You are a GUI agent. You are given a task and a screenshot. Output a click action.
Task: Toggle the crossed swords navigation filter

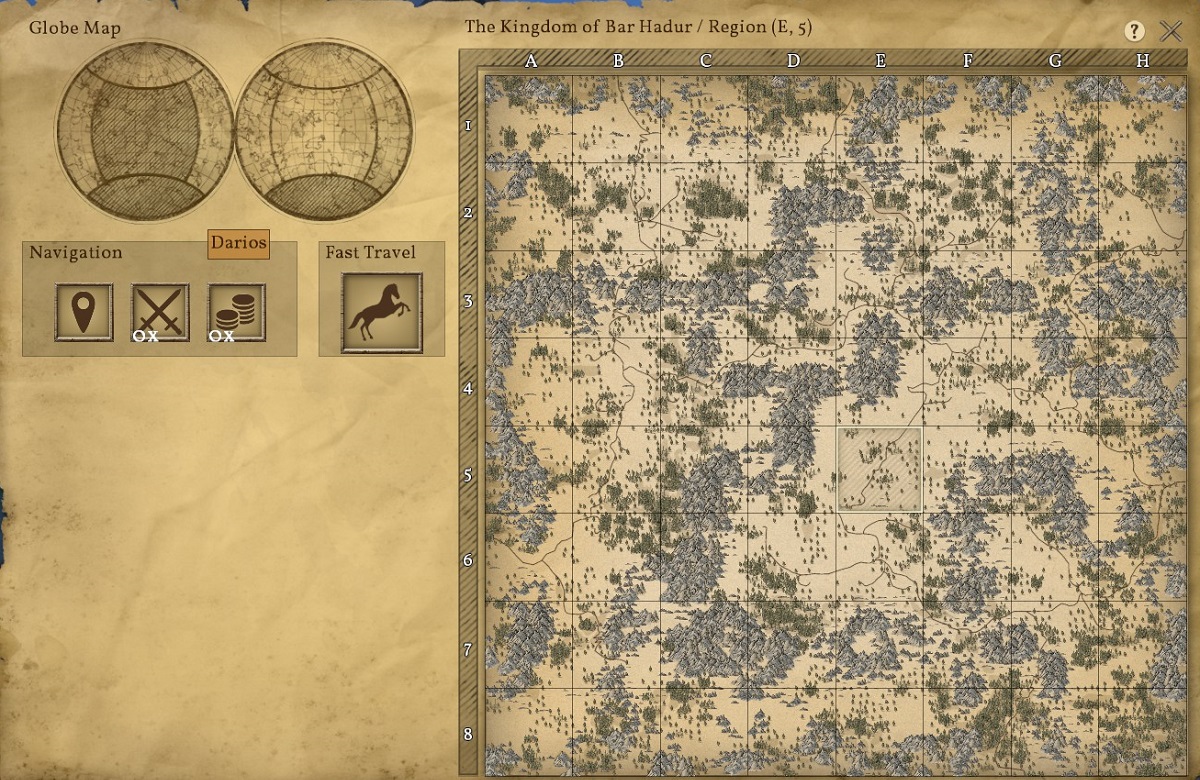click(160, 312)
